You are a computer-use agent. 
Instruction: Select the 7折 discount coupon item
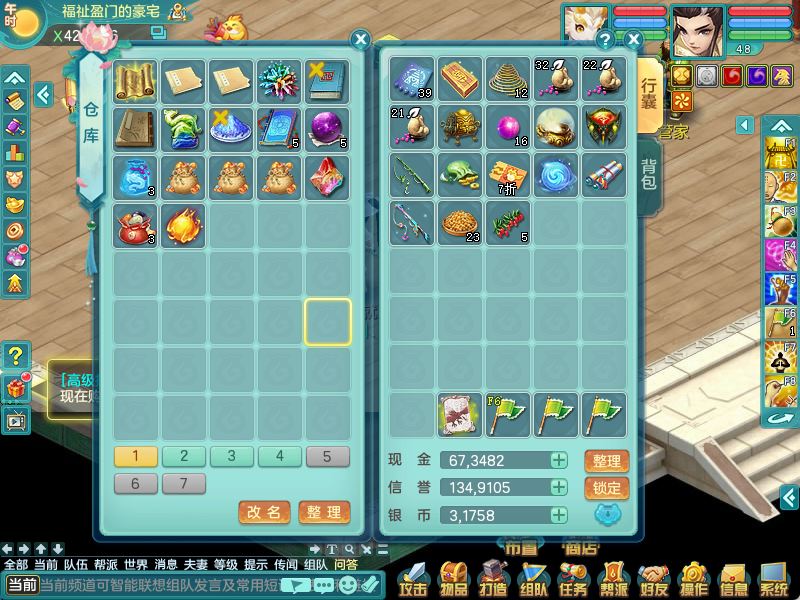point(509,176)
